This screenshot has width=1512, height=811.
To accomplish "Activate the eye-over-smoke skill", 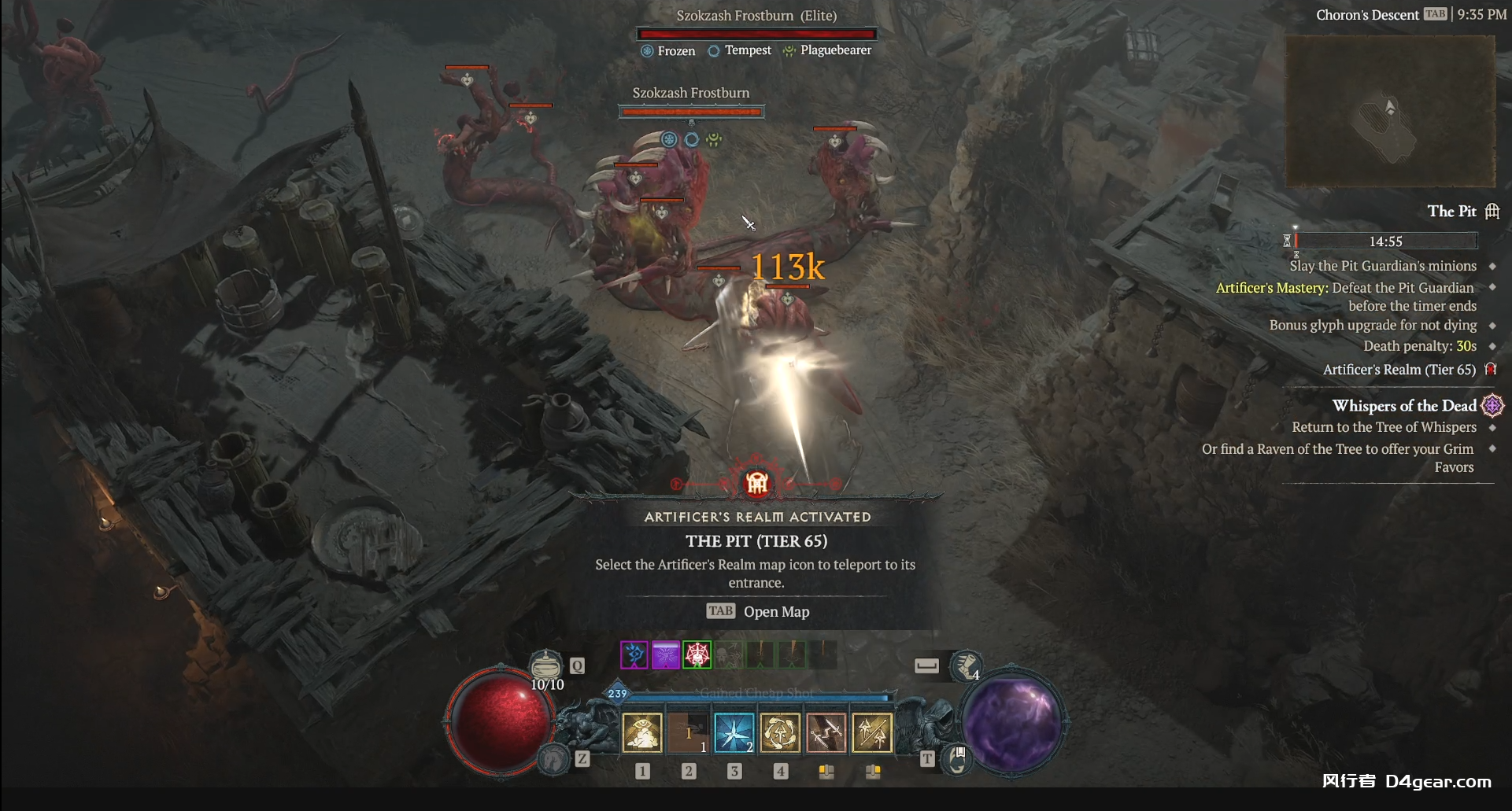I will click(642, 732).
